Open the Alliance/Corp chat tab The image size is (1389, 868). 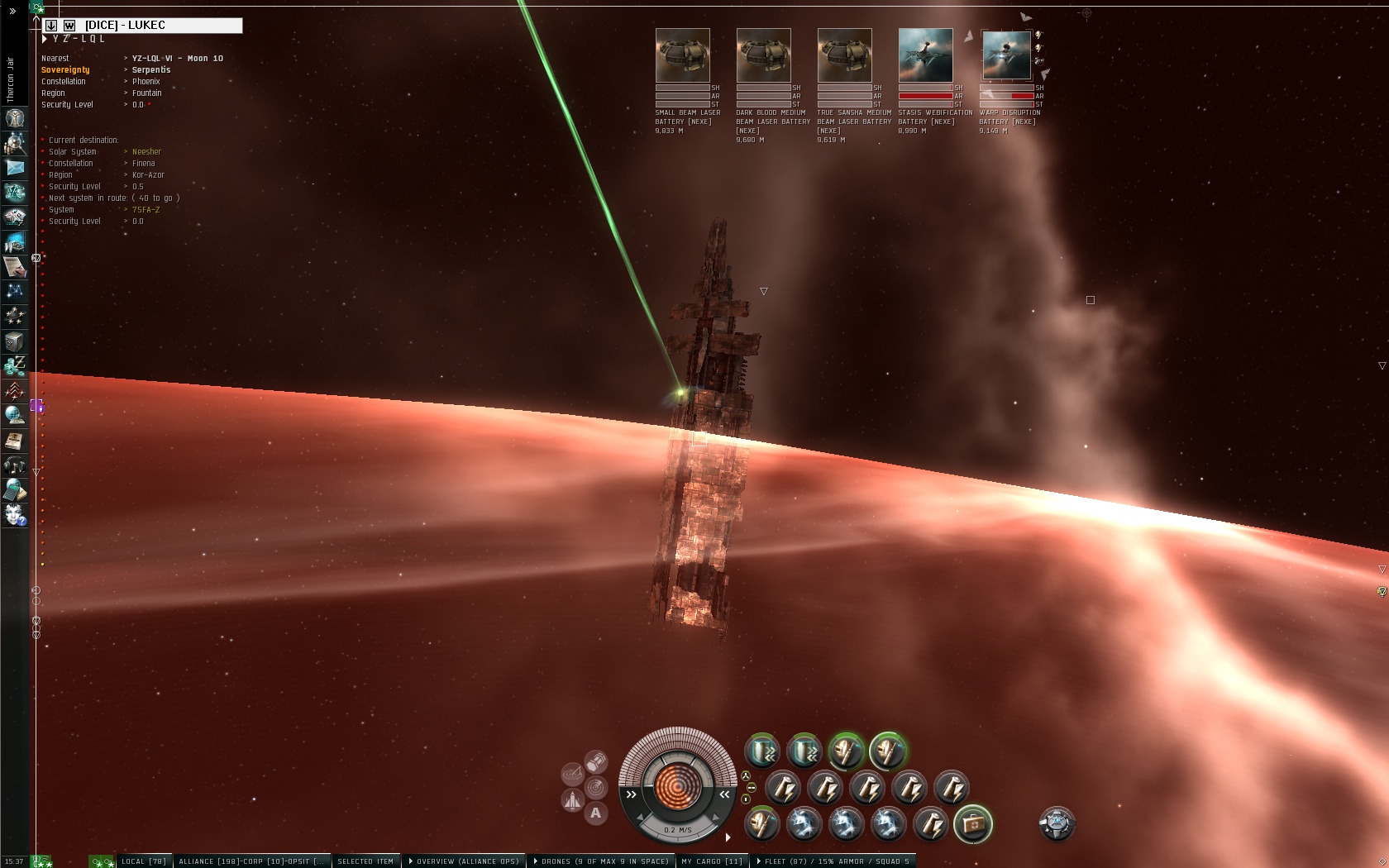[x=251, y=861]
